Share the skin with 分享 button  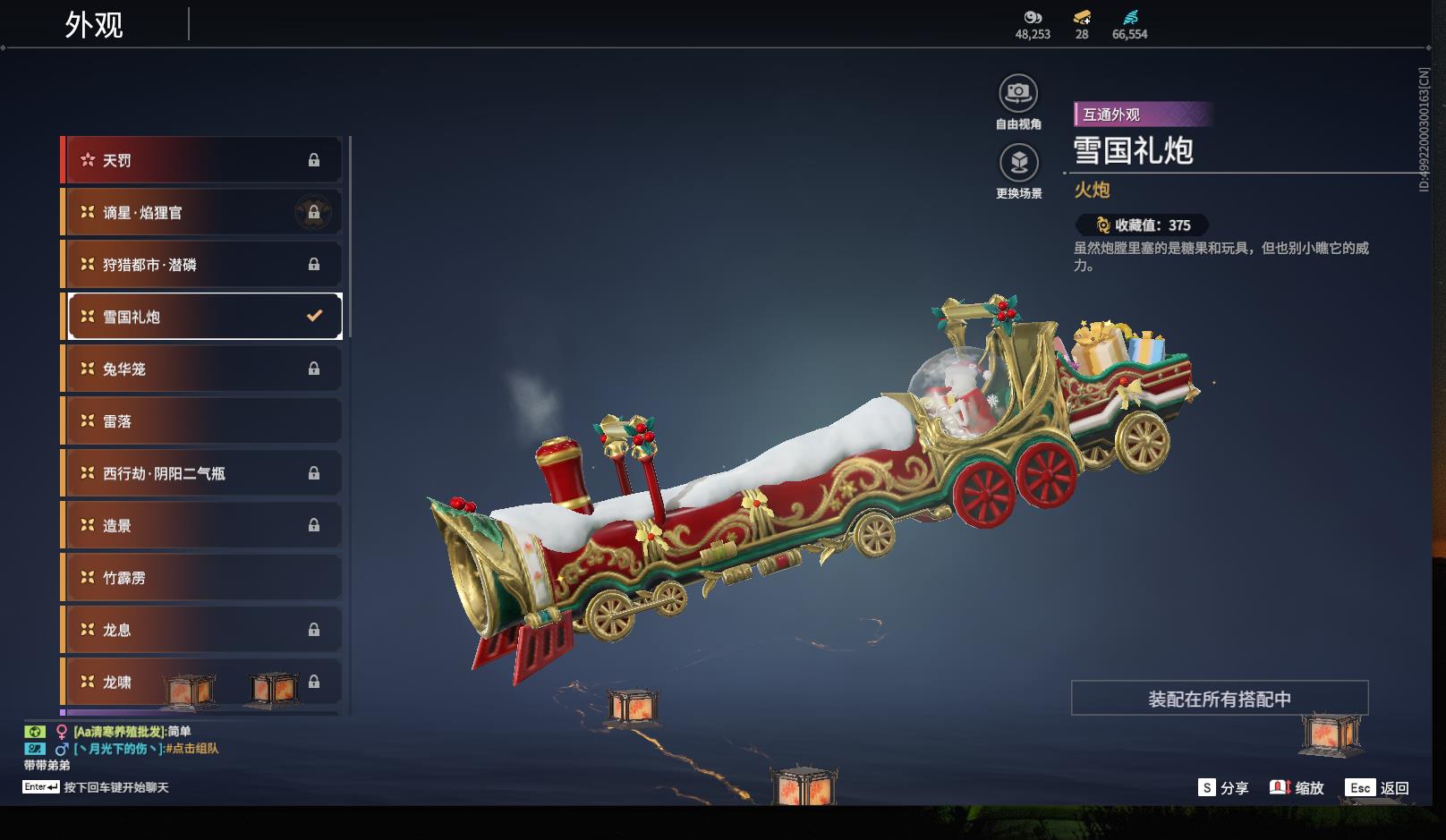pyautogui.click(x=1223, y=788)
